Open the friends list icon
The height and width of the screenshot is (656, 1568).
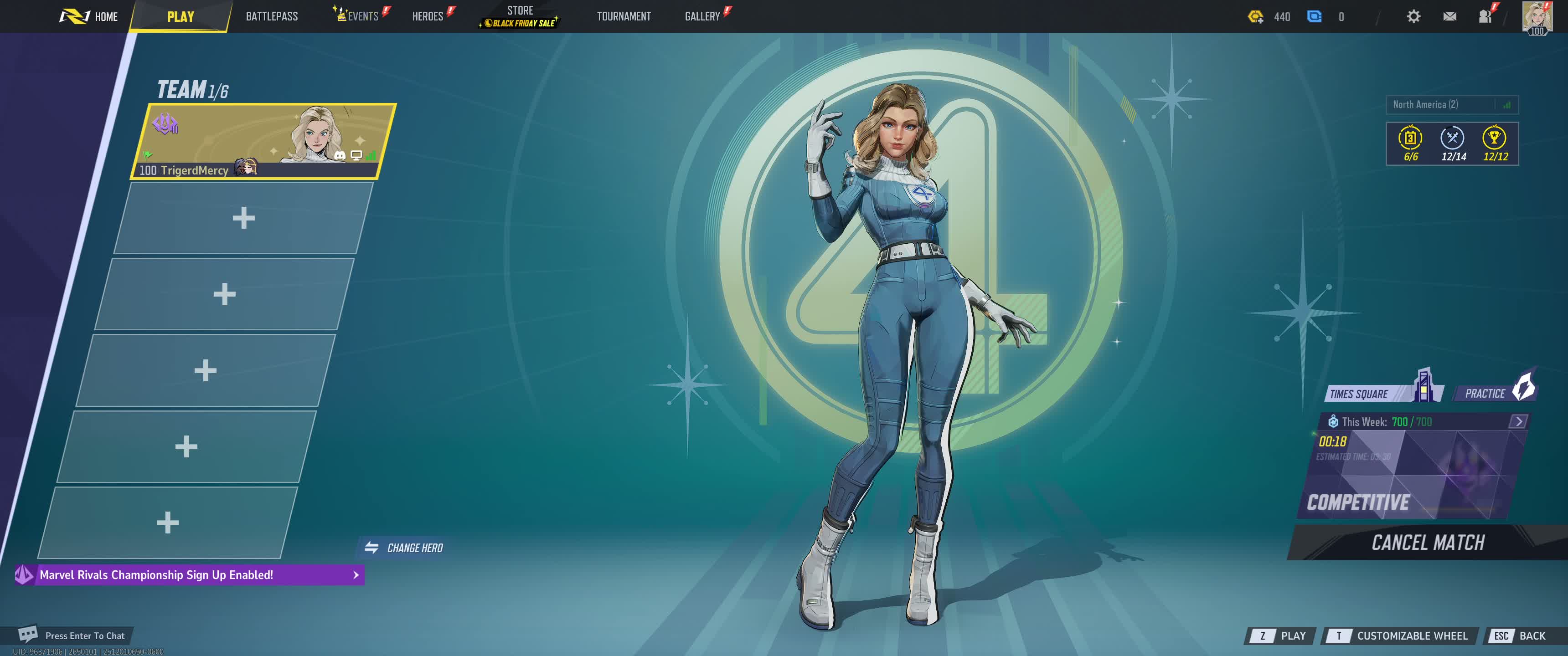click(x=1485, y=16)
